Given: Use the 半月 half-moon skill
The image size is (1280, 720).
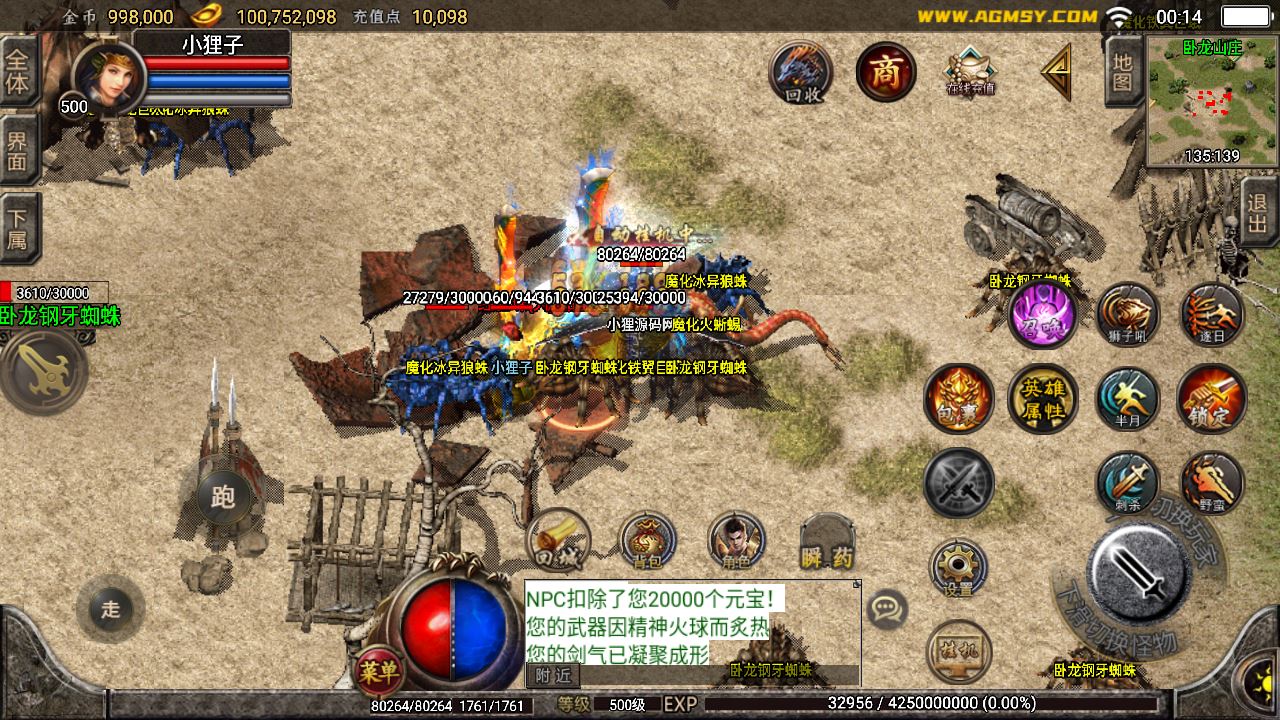Looking at the screenshot, I should pyautogui.click(x=1127, y=399).
